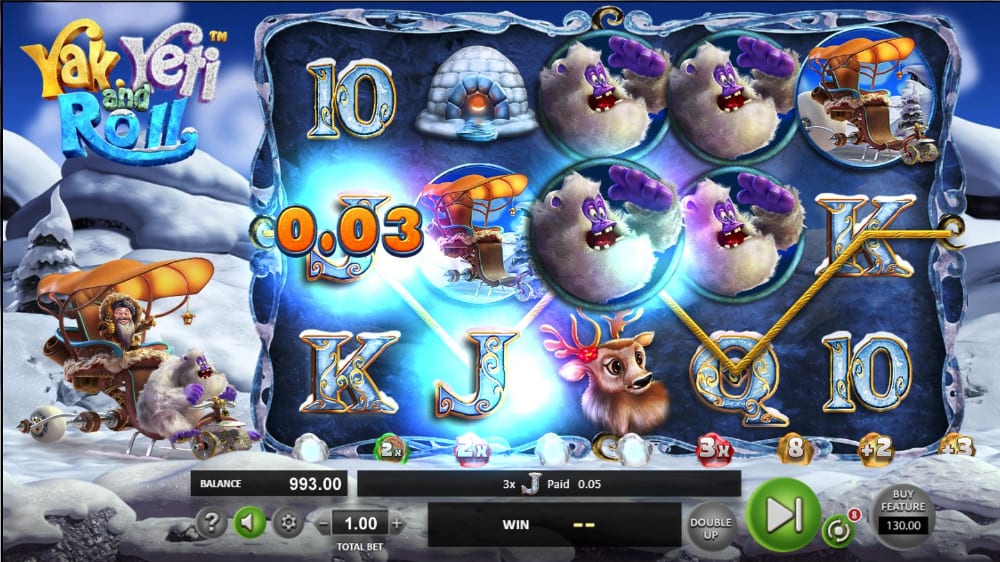
Task: Open the gear settings button
Action: [x=290, y=522]
